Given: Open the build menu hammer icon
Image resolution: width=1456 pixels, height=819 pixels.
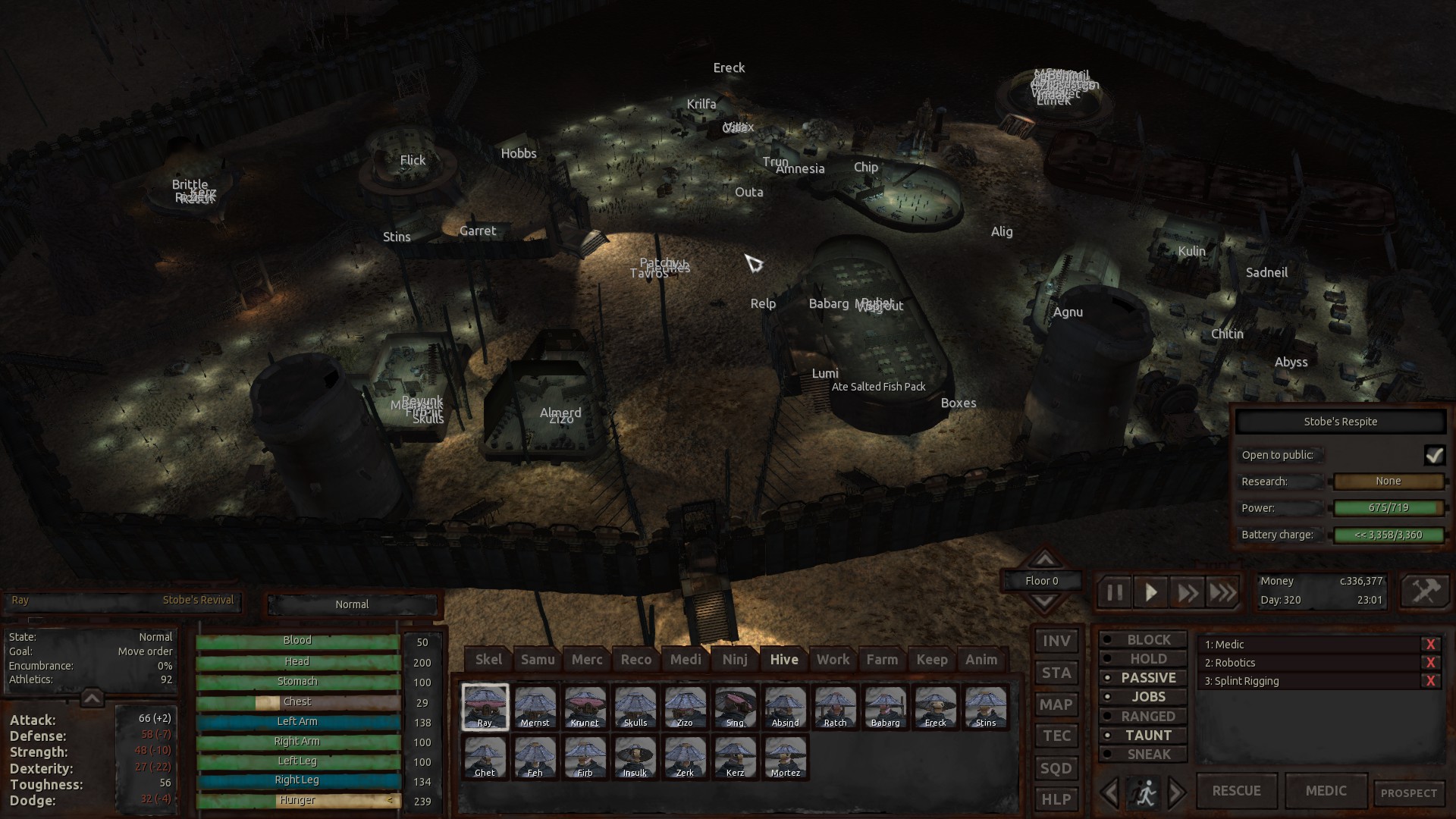Looking at the screenshot, I should (1425, 591).
